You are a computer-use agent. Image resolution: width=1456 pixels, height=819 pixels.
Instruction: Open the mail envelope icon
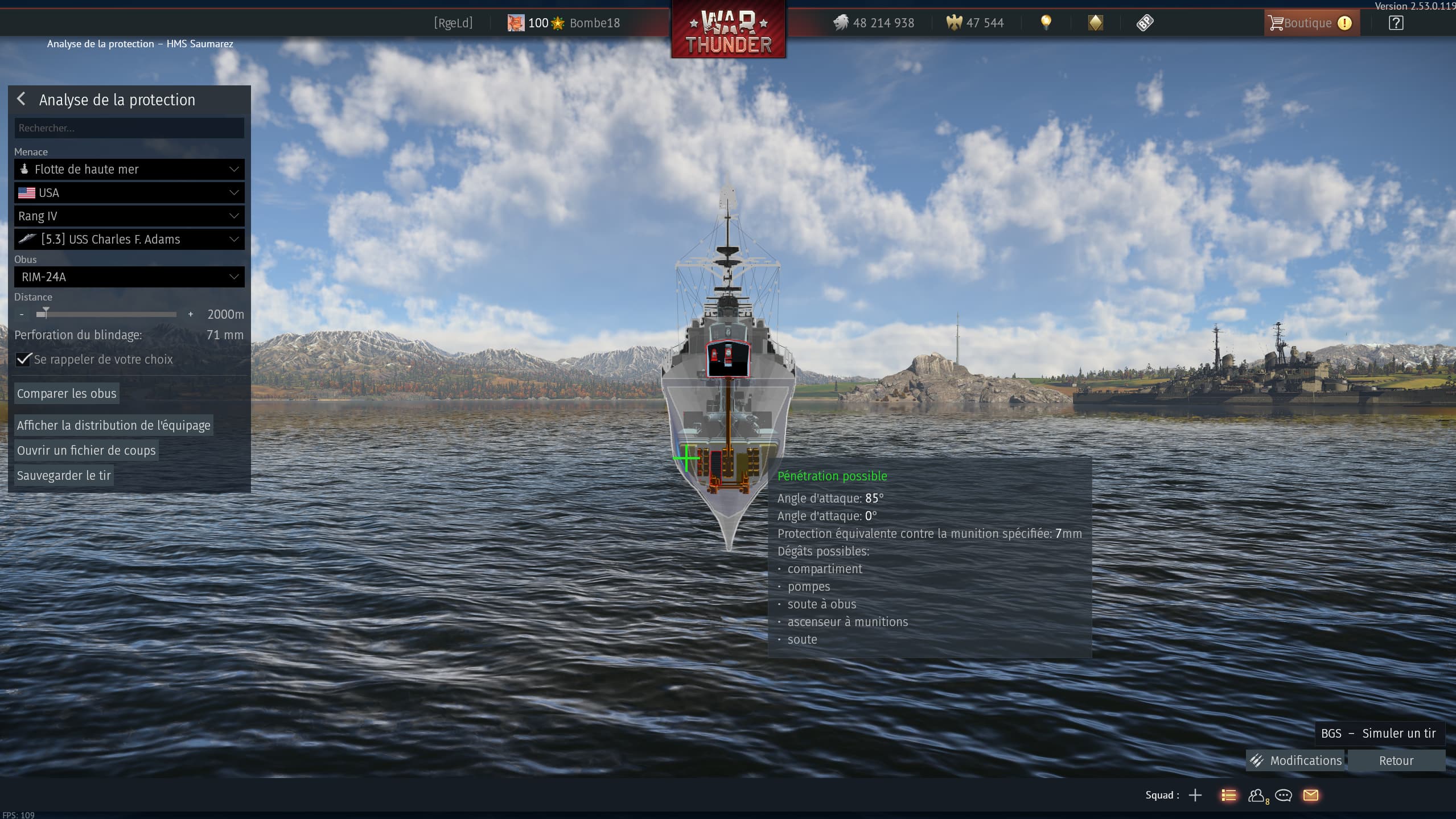click(1311, 795)
